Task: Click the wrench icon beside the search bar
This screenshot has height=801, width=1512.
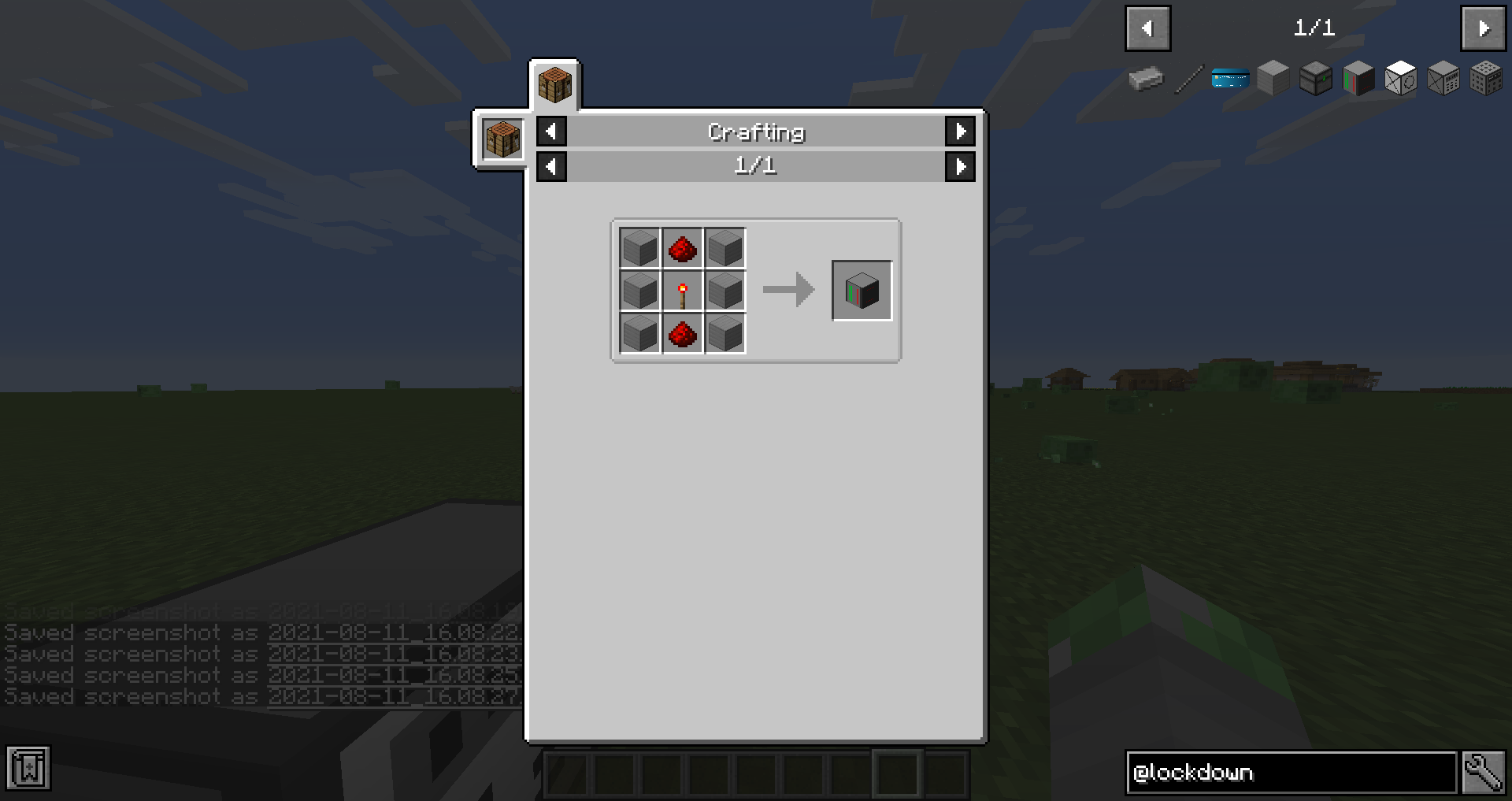Action: pyautogui.click(x=1484, y=772)
